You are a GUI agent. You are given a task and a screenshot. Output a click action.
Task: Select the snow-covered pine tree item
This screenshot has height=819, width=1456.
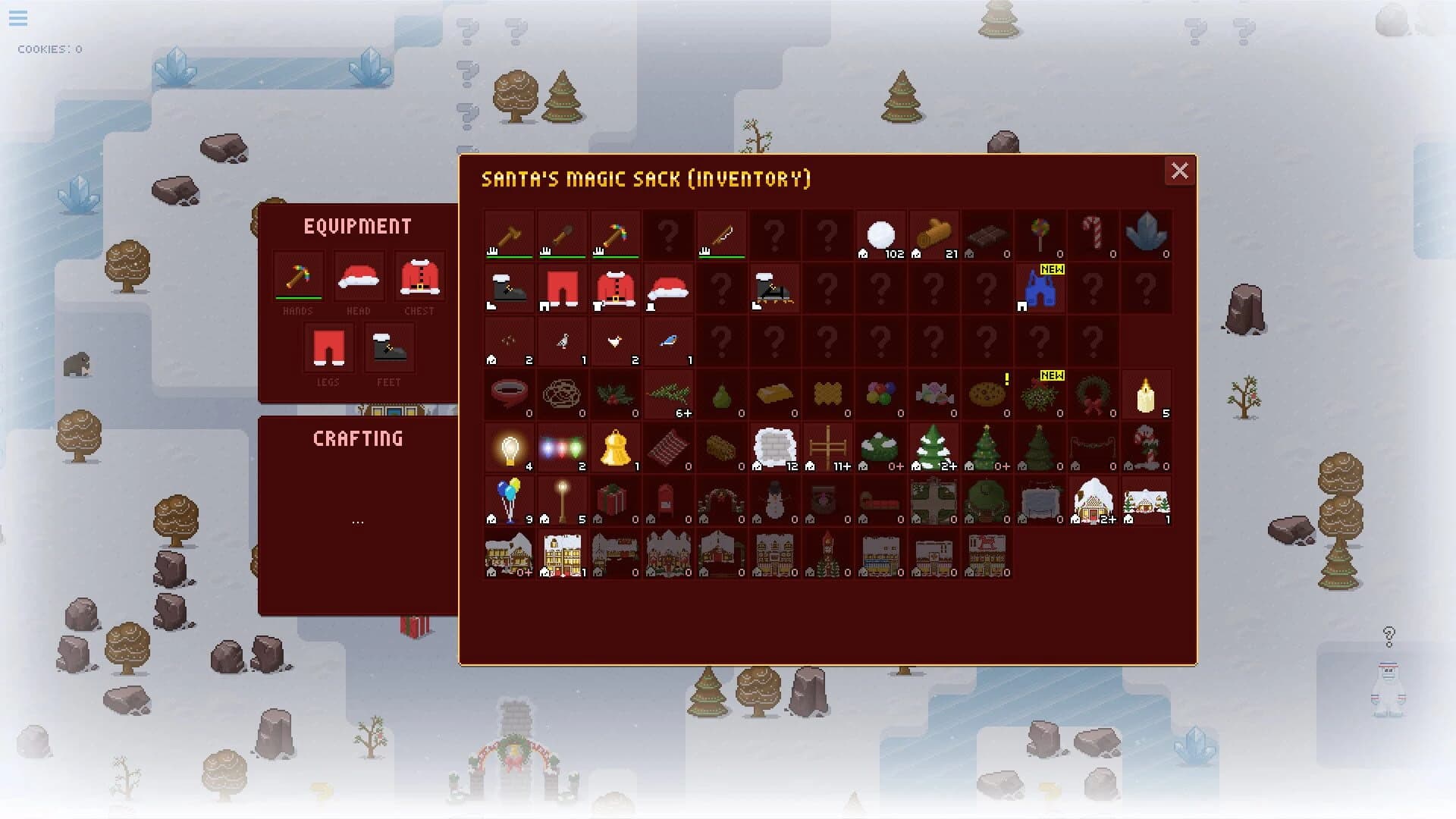[934, 447]
